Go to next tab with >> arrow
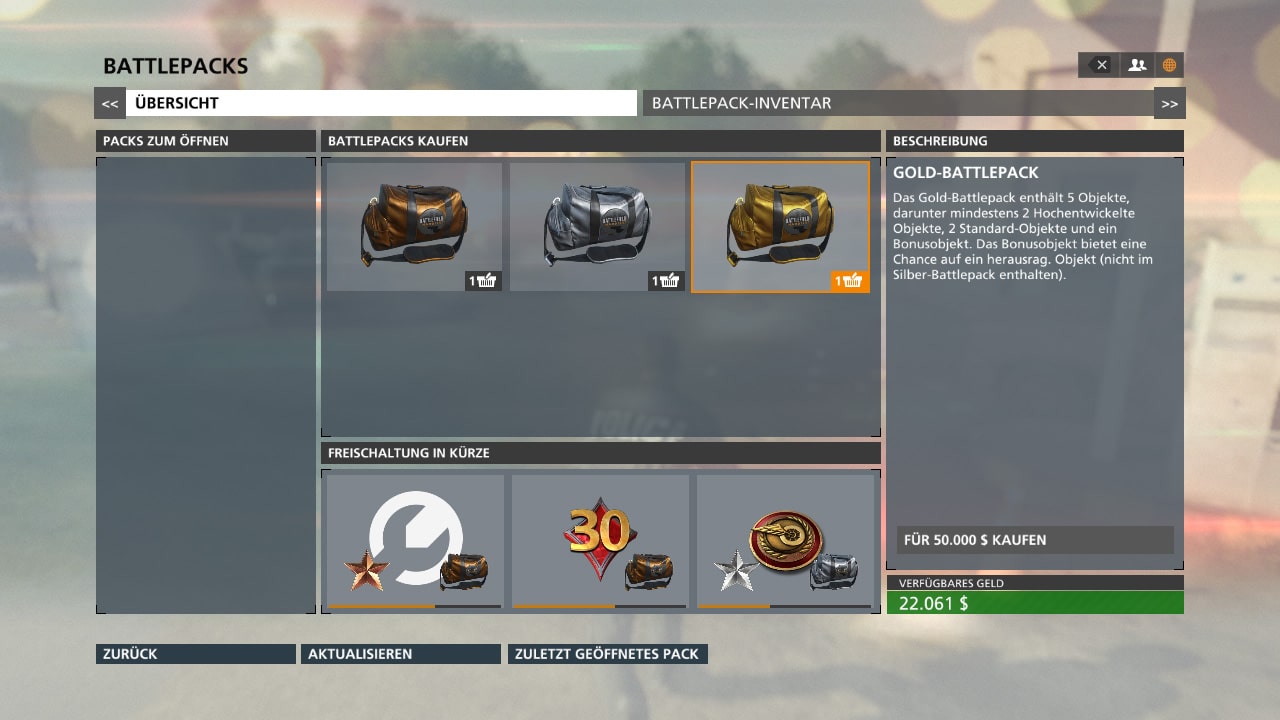Image resolution: width=1280 pixels, height=720 pixels. [x=1169, y=103]
